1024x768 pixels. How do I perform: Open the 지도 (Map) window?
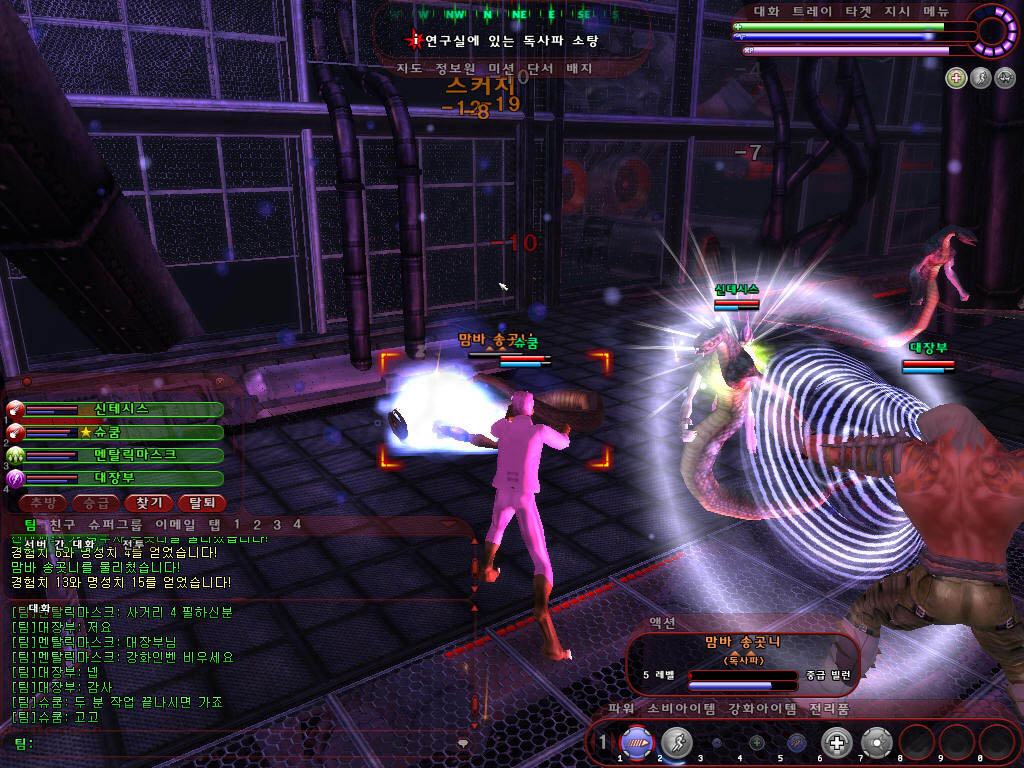pos(408,69)
